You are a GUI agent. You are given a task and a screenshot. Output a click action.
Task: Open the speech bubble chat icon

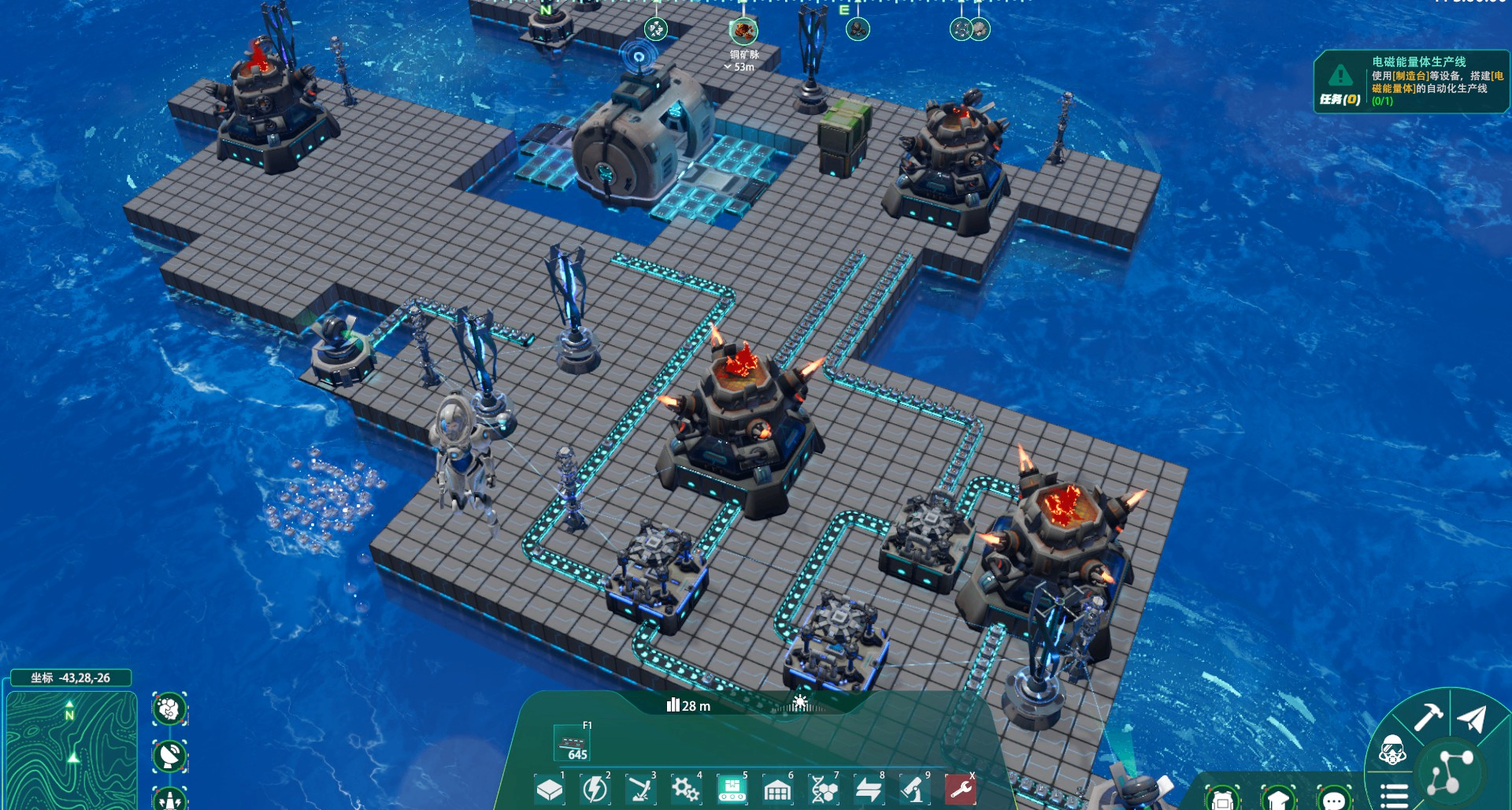click(x=1334, y=801)
